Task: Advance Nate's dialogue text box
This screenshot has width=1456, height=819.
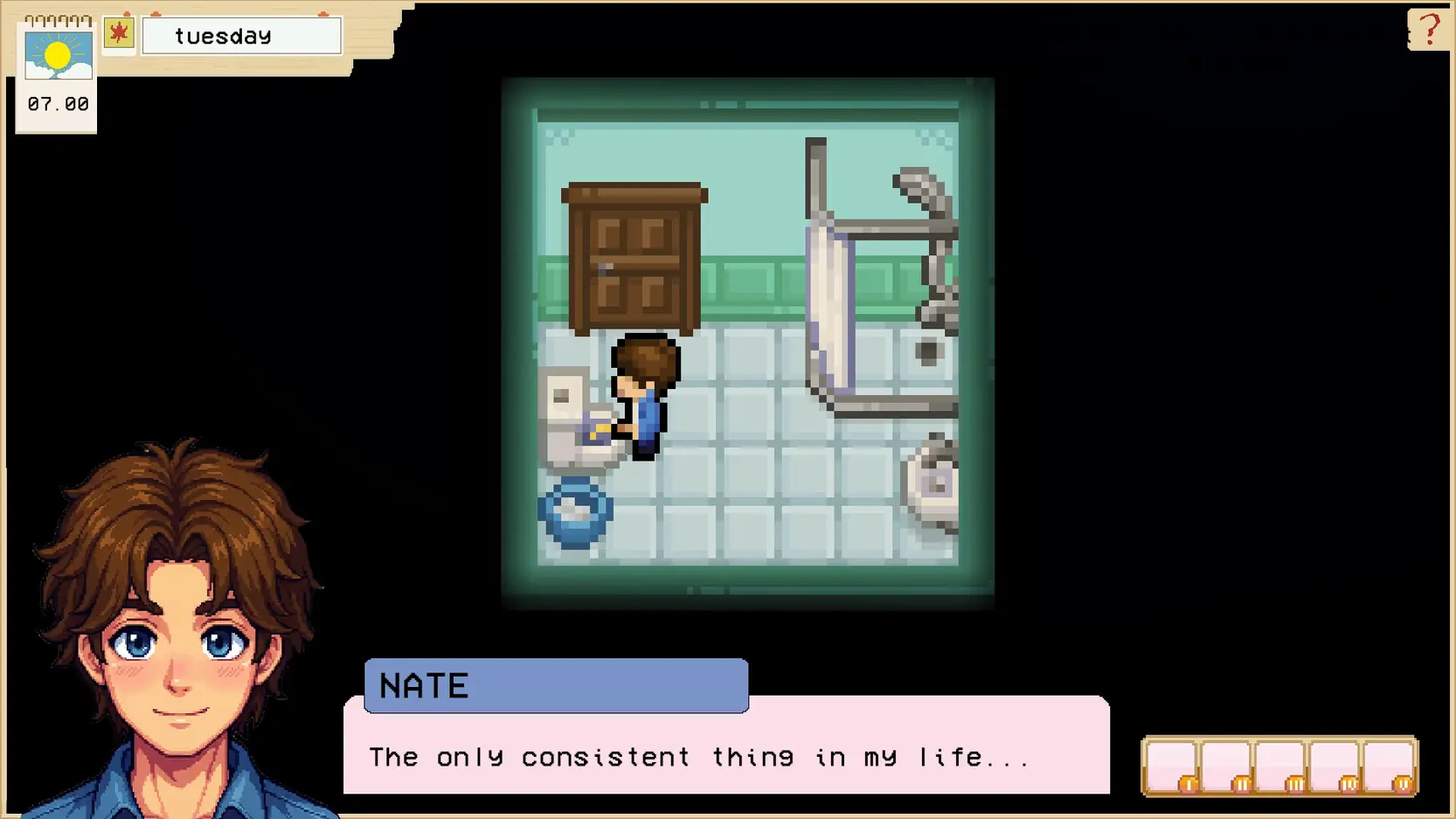Action: coord(725,755)
